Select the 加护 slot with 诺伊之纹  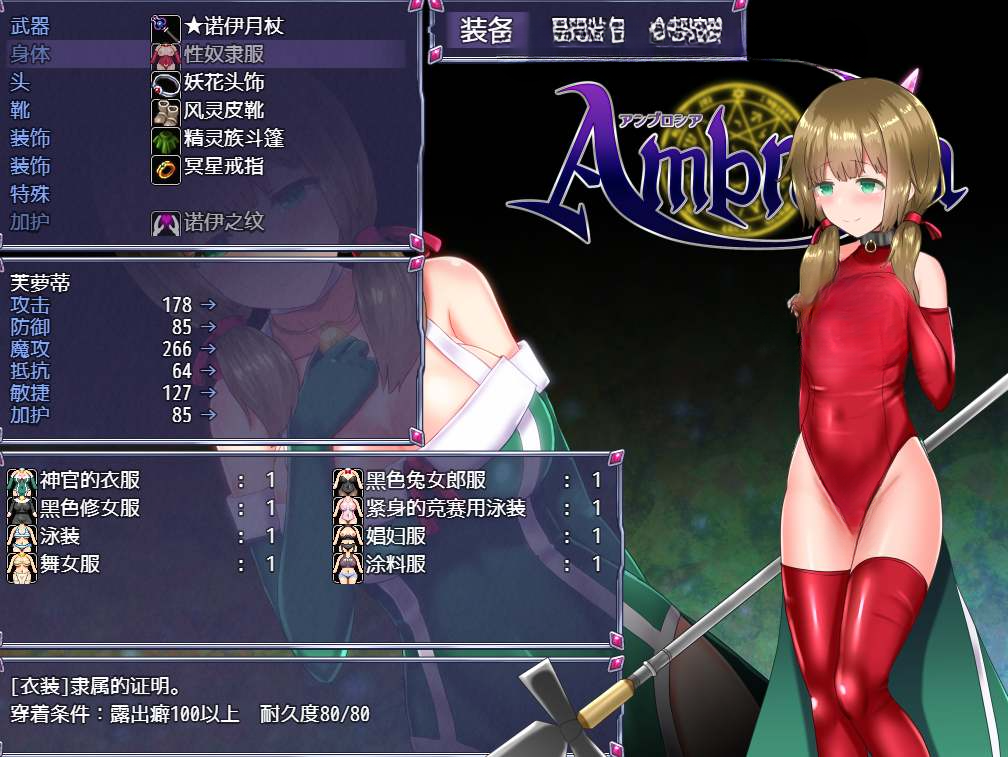click(x=208, y=222)
